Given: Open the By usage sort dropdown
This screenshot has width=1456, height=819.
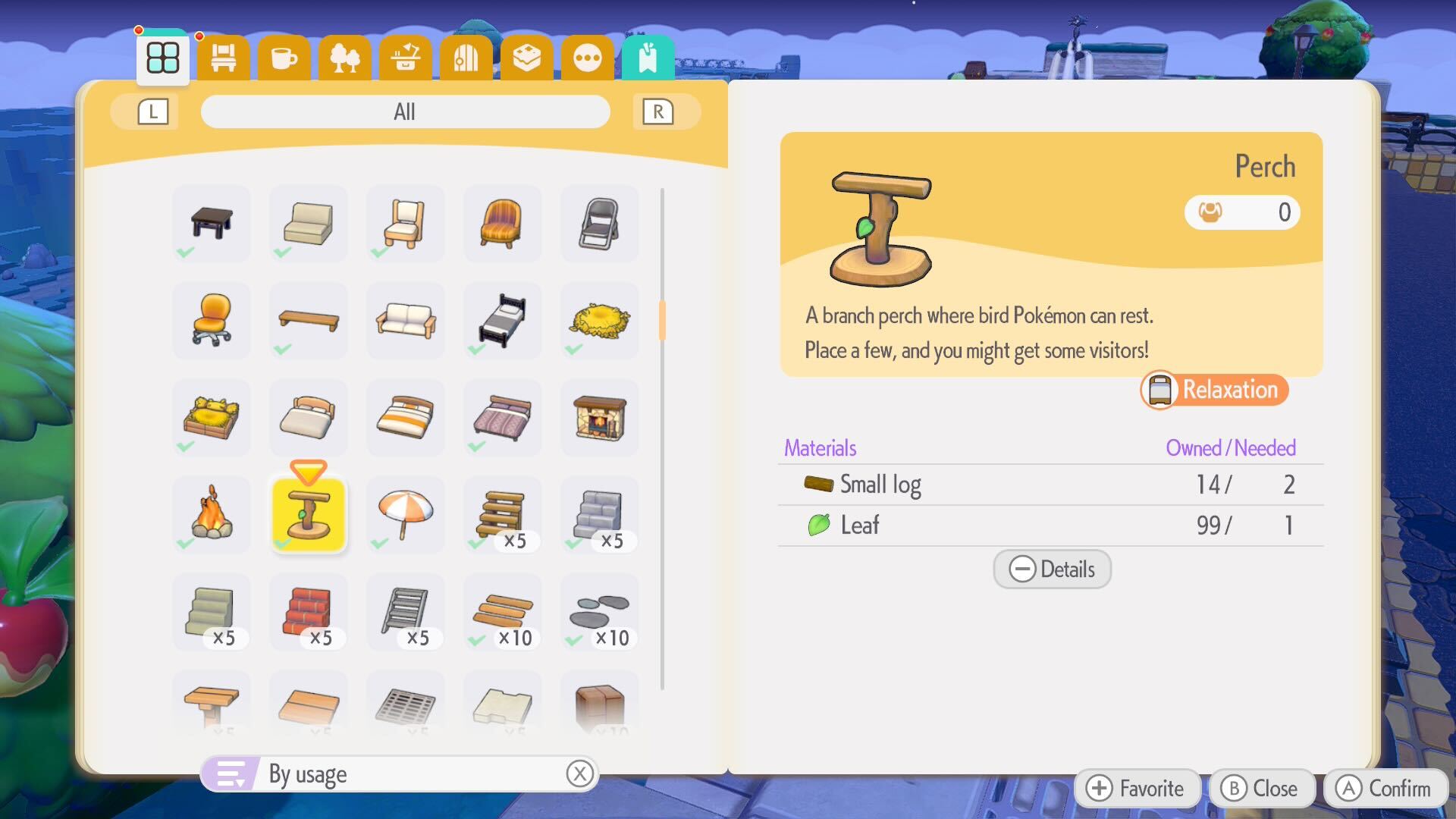Looking at the screenshot, I should 398,774.
